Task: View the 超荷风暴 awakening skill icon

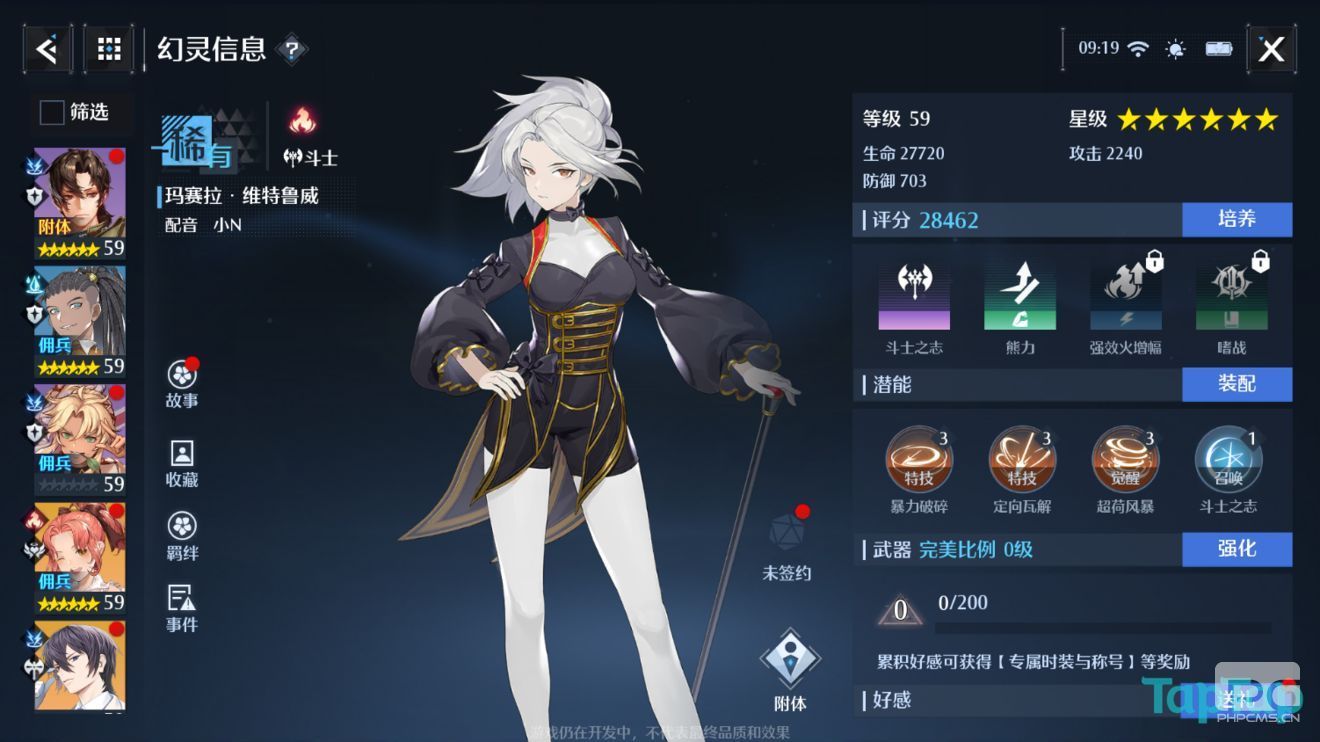Action: coord(1124,462)
